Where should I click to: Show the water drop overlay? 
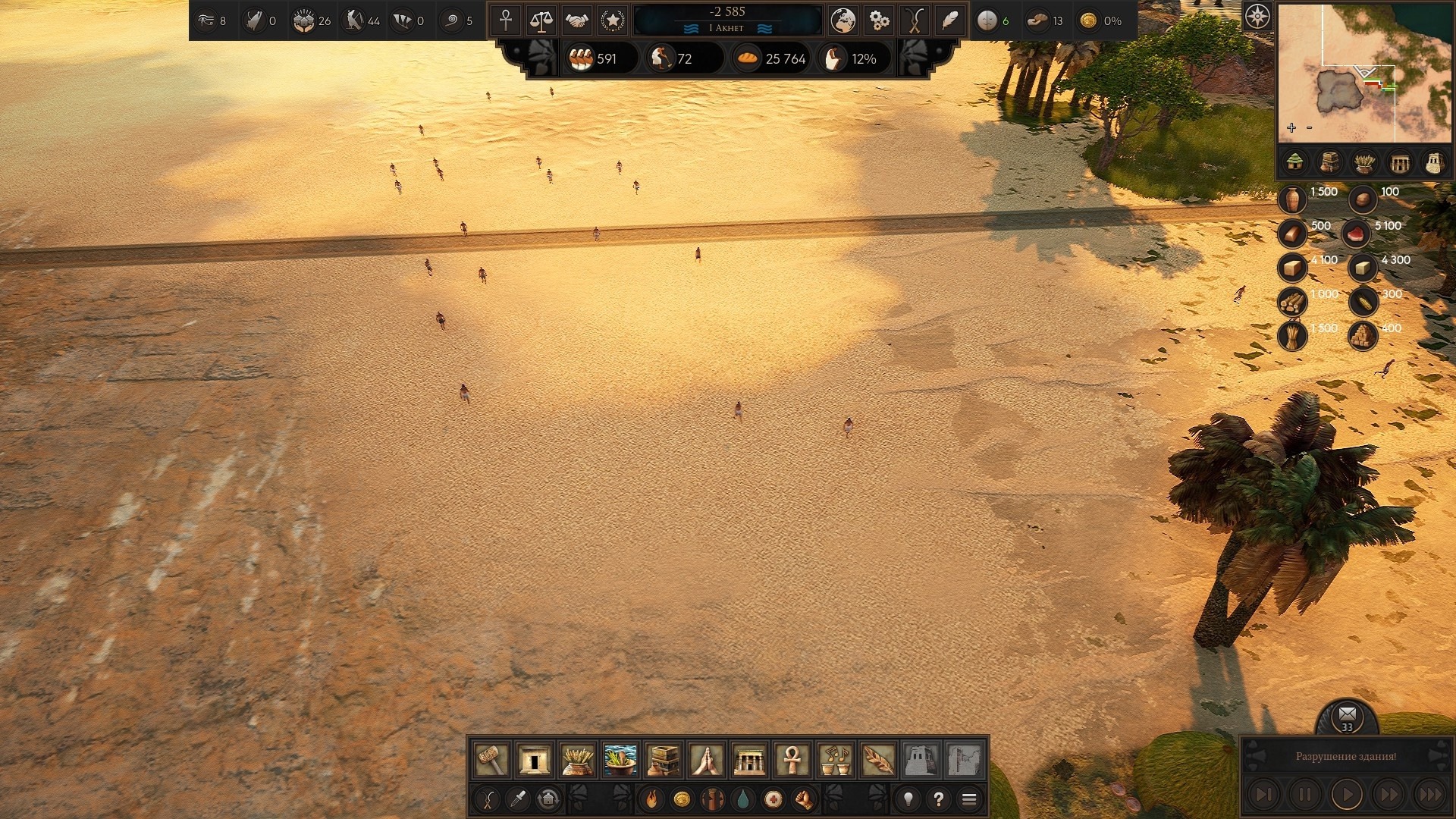[743, 799]
